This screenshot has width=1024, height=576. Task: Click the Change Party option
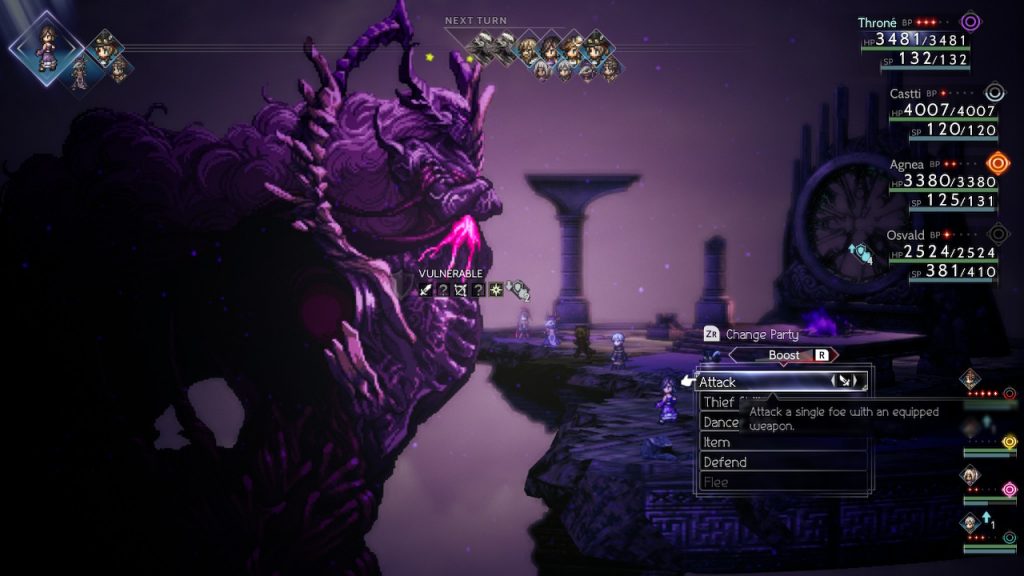[x=757, y=334]
